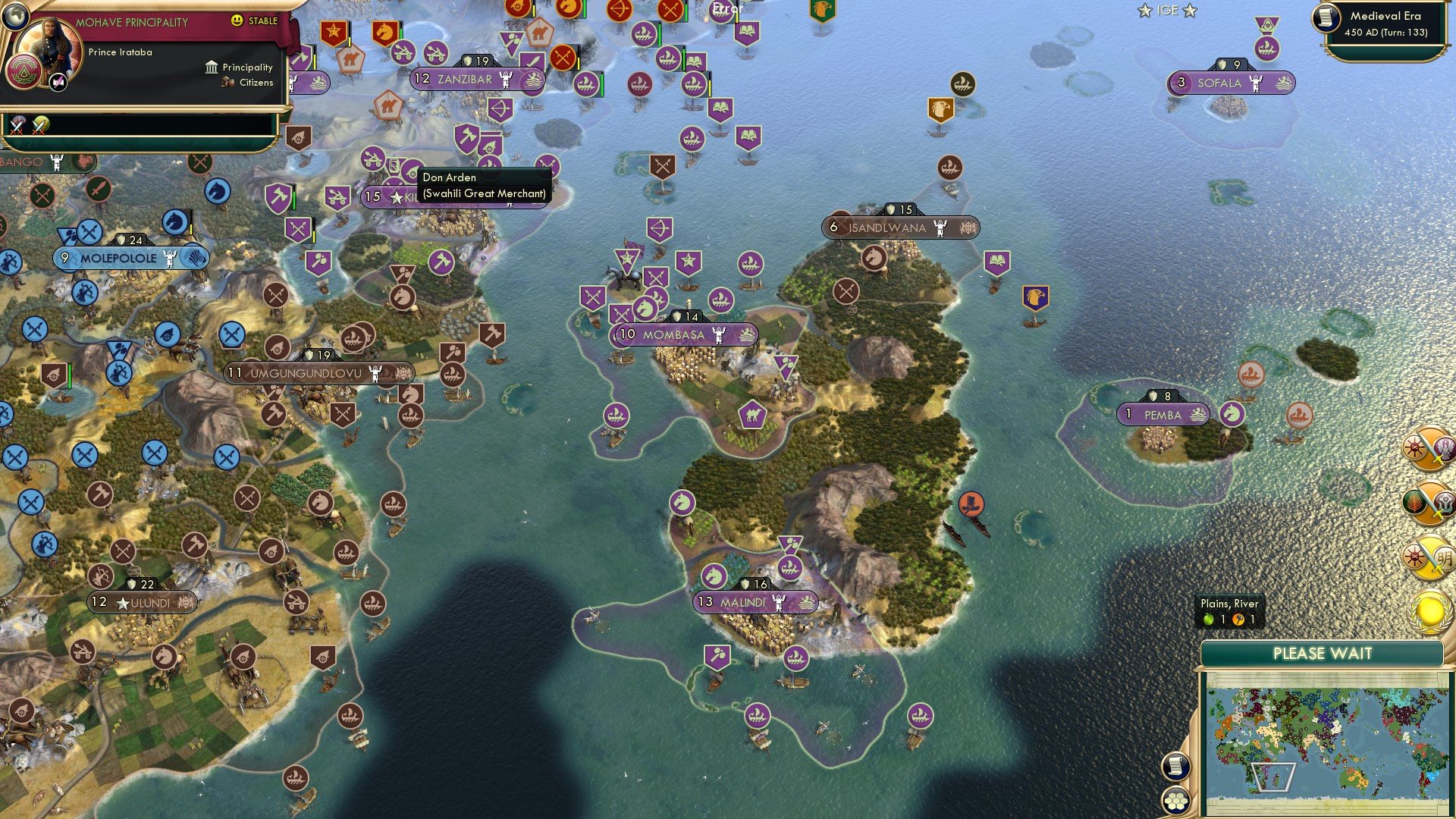Click the Sofala city-state banner
This screenshot has height=819, width=1456.
pos(1232,83)
